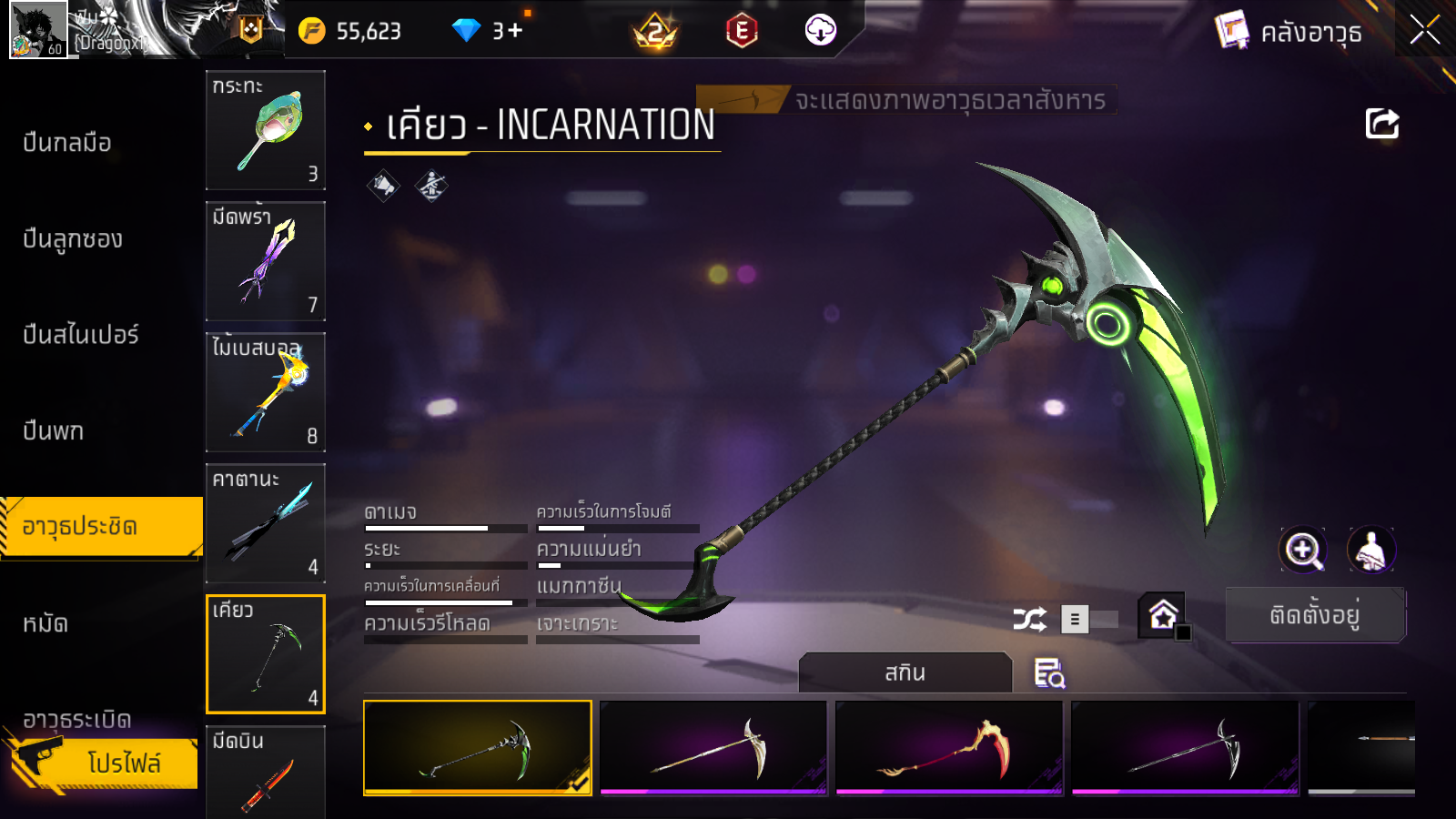1456x819 pixels.
Task: Select the กระทะ pan weapon slot
Action: pyautogui.click(x=266, y=129)
